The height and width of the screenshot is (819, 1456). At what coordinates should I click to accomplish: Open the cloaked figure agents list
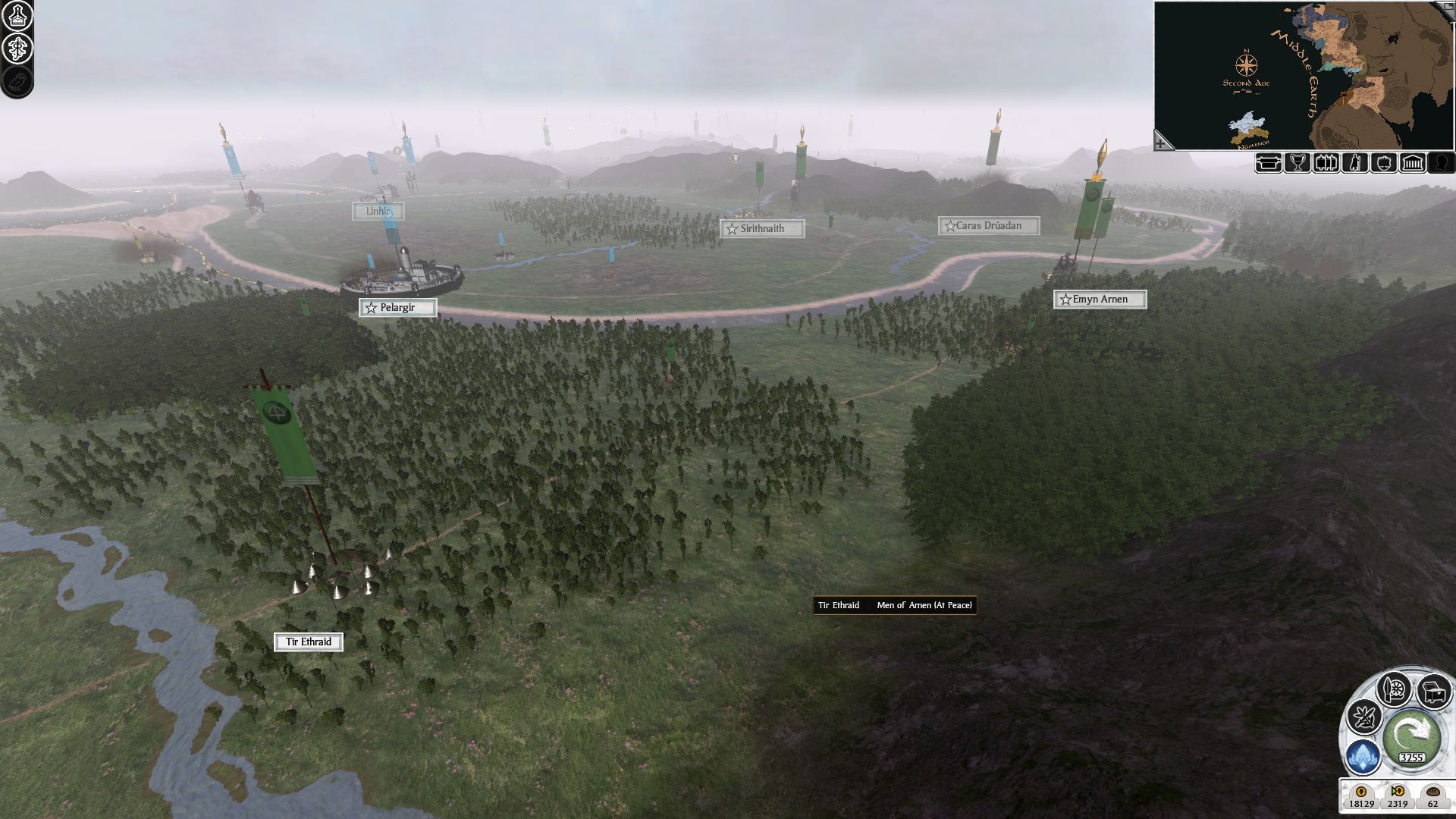click(x=1355, y=163)
